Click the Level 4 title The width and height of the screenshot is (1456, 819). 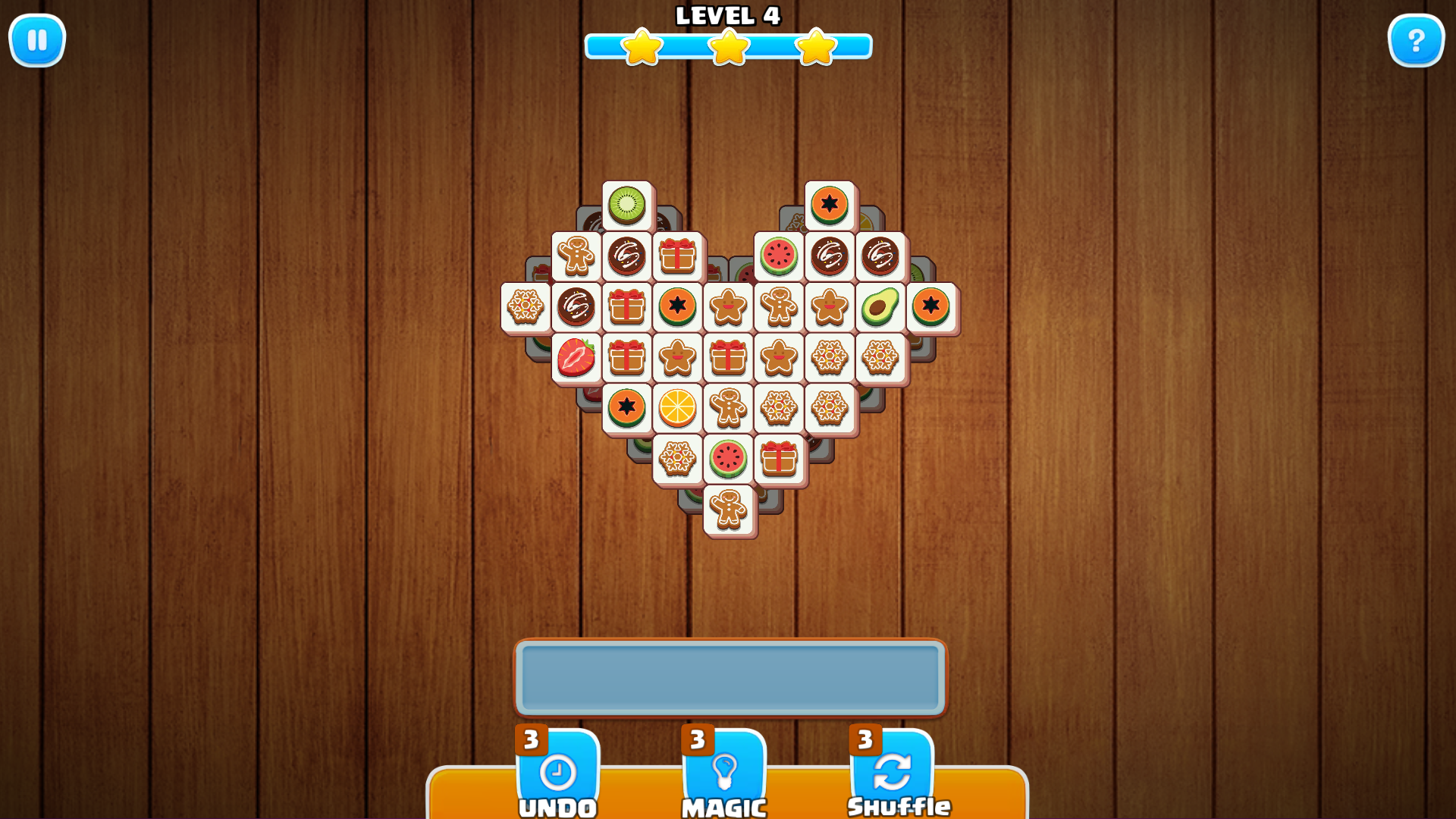(x=728, y=16)
